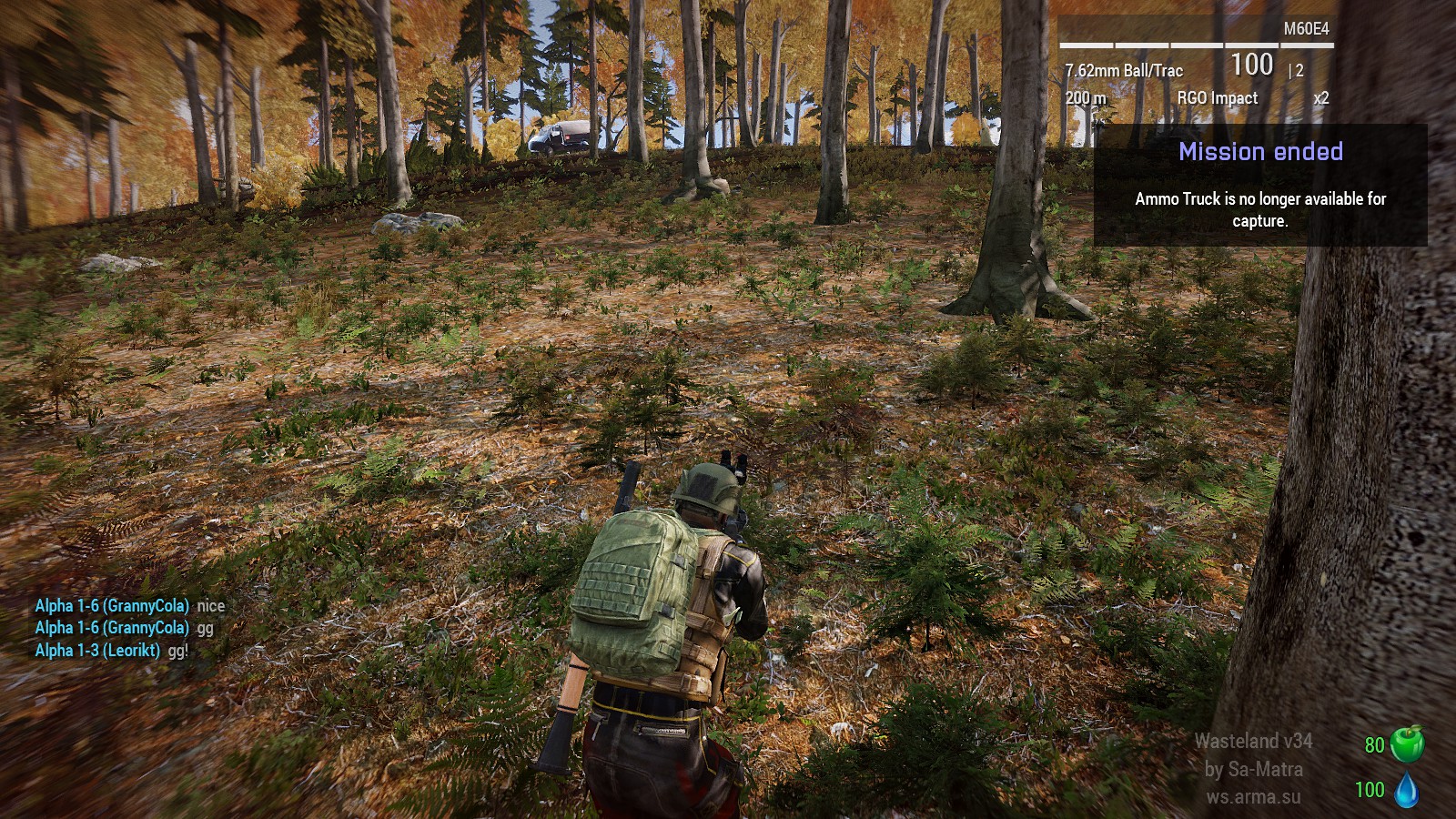This screenshot has width=1456, height=819.
Task: Click the RGO Impact grenade indicator
Action: coord(1217,97)
